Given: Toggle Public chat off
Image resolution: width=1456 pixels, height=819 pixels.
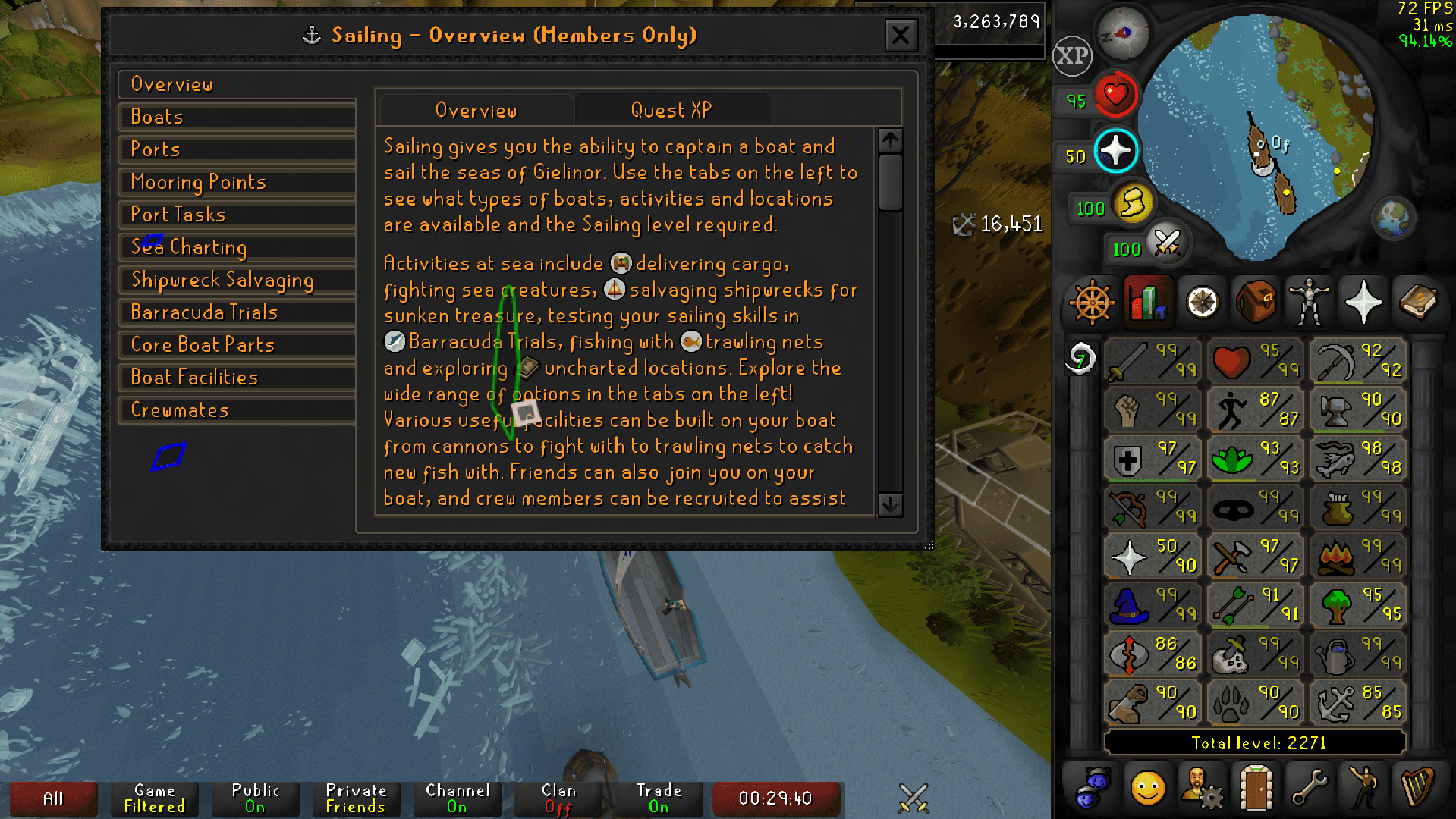Looking at the screenshot, I should (x=255, y=798).
